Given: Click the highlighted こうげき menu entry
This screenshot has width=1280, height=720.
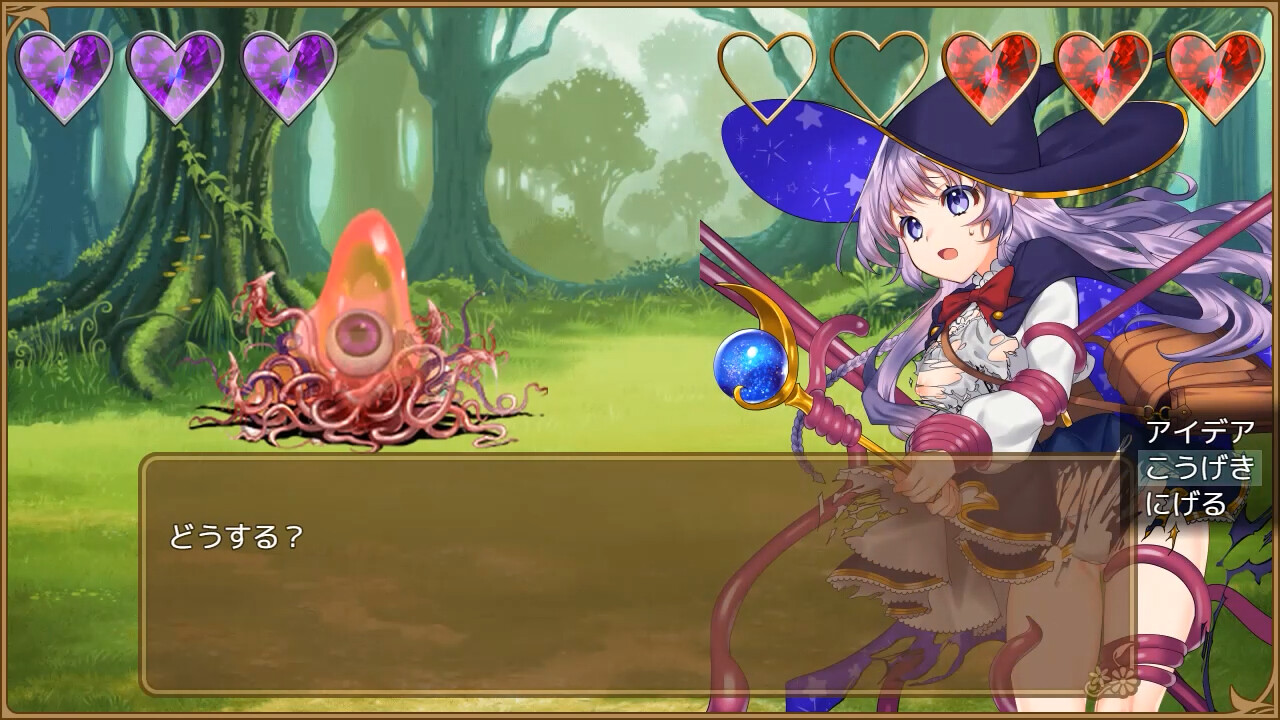Looking at the screenshot, I should pyautogui.click(x=1196, y=469).
